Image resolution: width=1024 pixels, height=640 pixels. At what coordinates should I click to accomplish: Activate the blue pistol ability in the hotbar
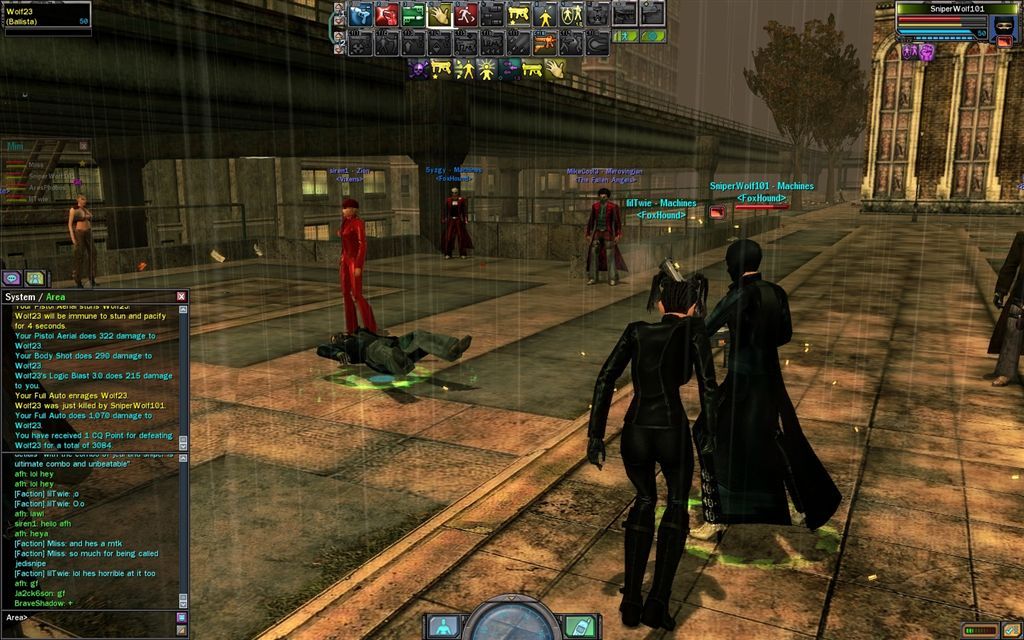click(361, 15)
